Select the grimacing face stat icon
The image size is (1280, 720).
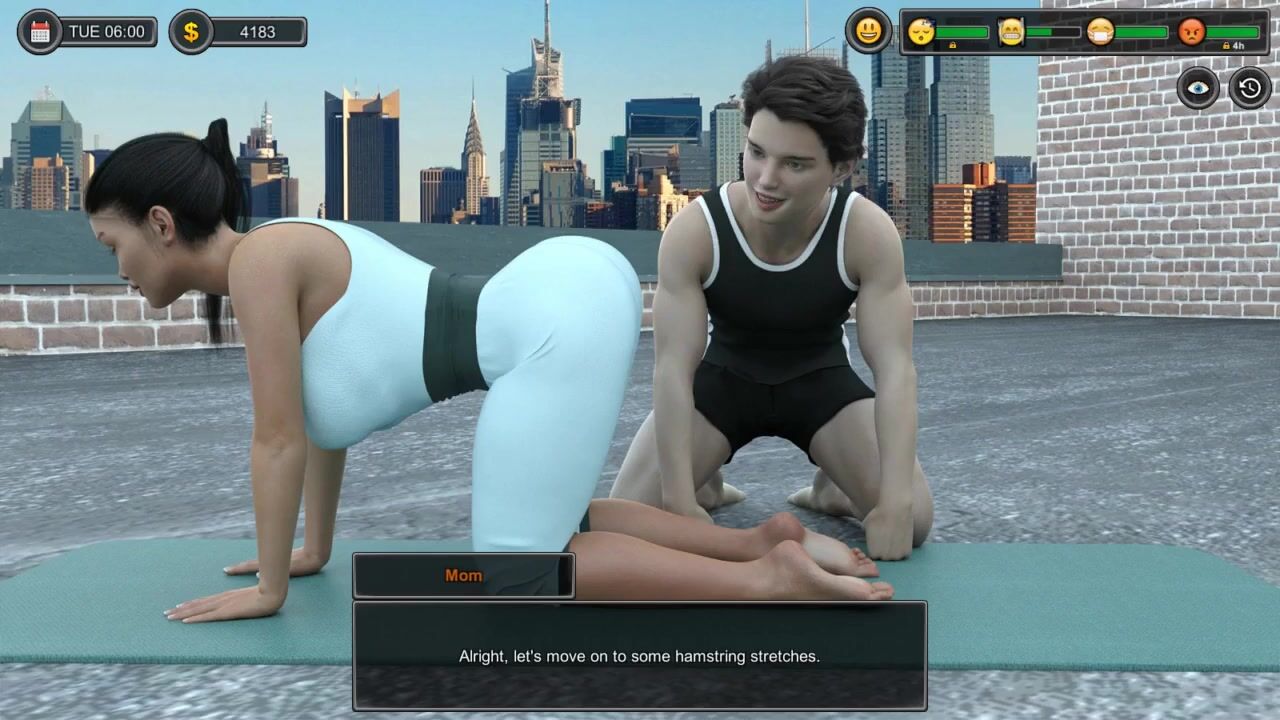tap(1011, 32)
